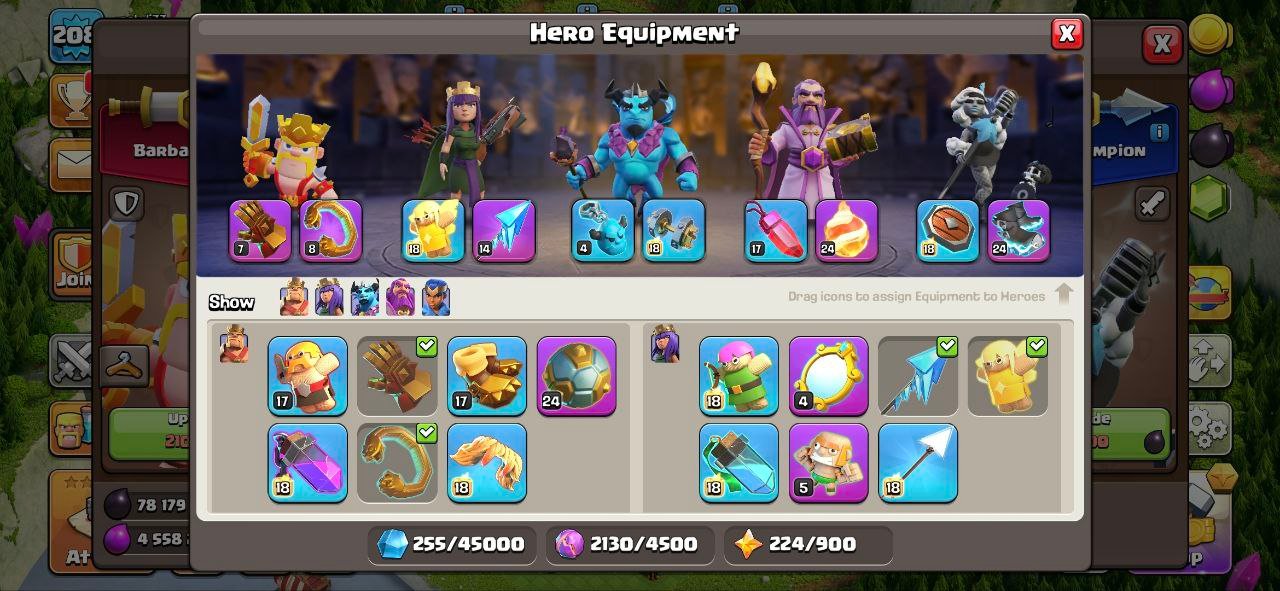The height and width of the screenshot is (591, 1280).
Task: Choose the Magic Mirror equipment
Action: pos(828,376)
